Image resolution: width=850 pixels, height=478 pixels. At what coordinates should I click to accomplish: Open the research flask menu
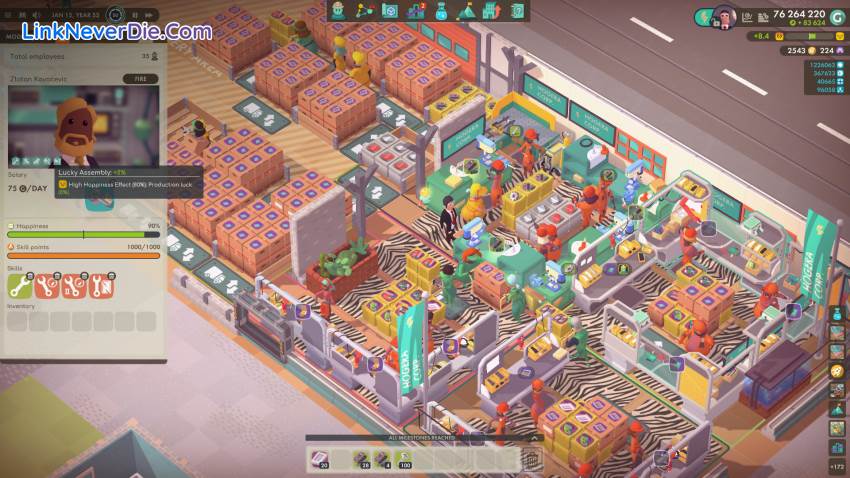[441, 11]
